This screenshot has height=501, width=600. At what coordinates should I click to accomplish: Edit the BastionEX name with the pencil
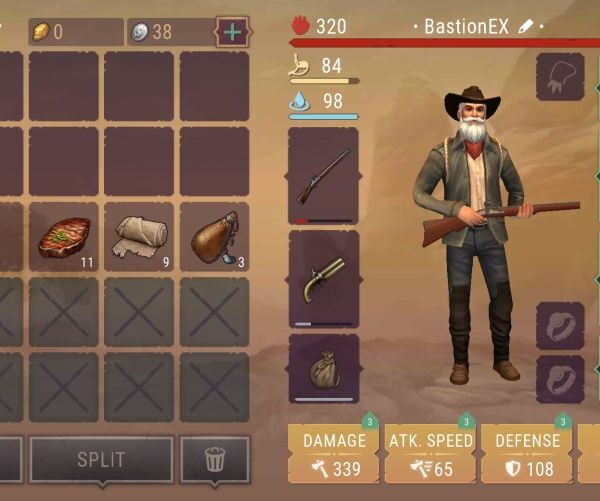click(527, 27)
